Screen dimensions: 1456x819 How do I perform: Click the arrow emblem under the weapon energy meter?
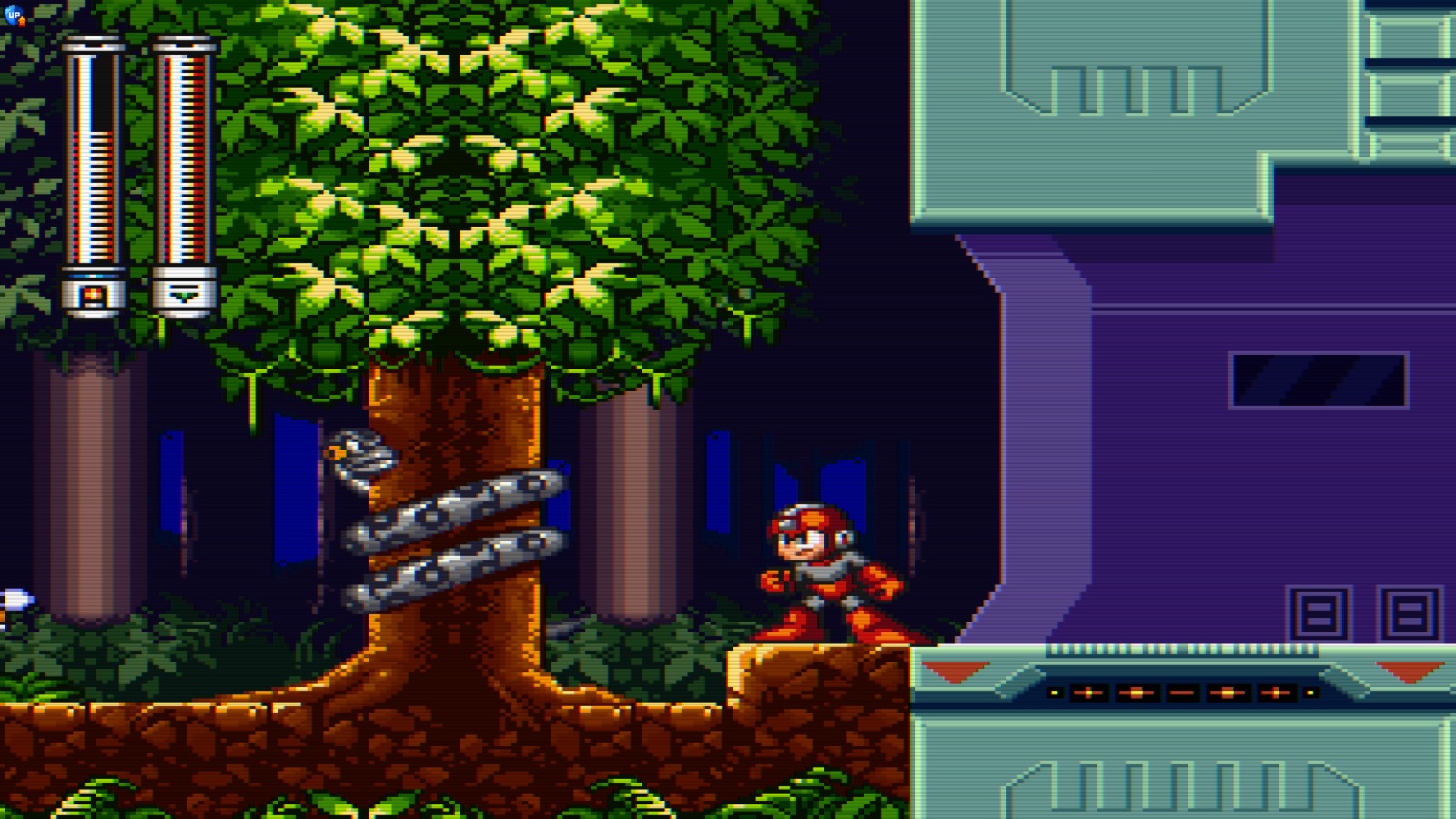(x=182, y=293)
